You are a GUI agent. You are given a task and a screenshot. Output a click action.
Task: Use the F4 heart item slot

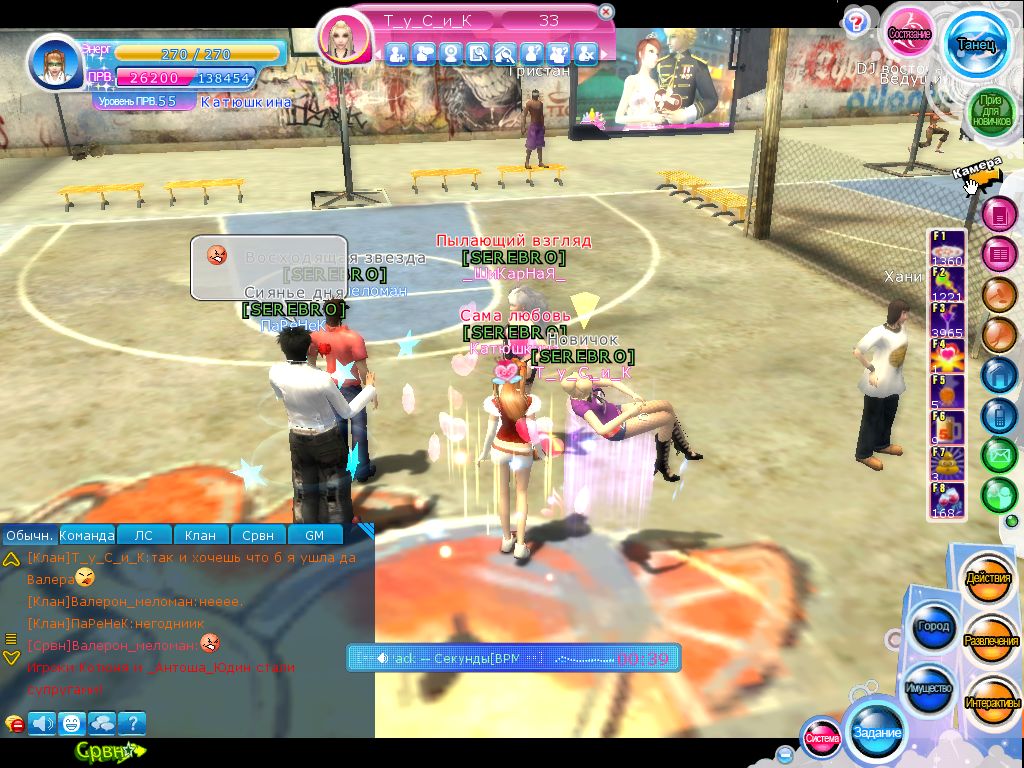[x=948, y=357]
